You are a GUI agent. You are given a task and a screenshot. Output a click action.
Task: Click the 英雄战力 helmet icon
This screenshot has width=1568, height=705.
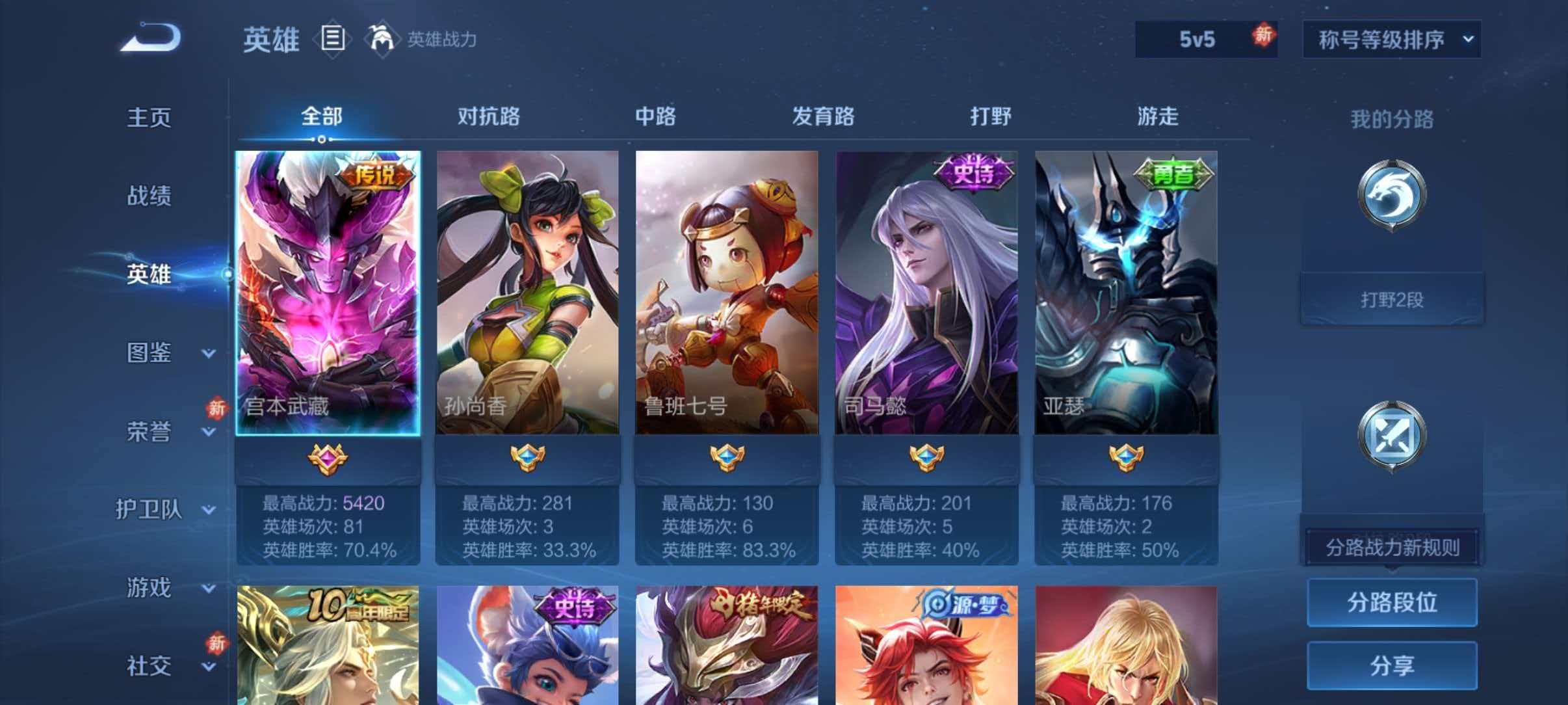(384, 38)
